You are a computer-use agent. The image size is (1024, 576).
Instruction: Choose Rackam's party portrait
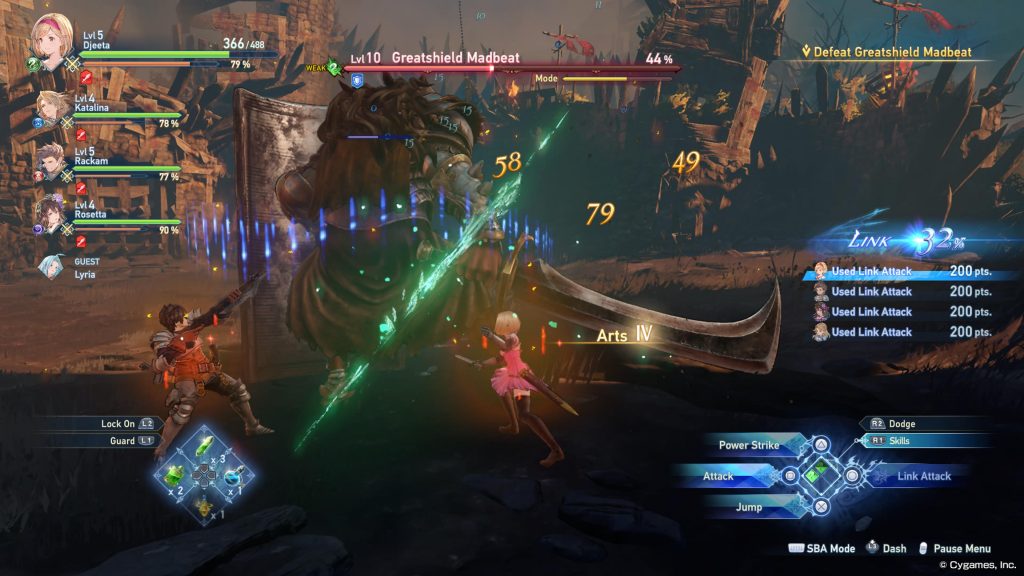53,158
